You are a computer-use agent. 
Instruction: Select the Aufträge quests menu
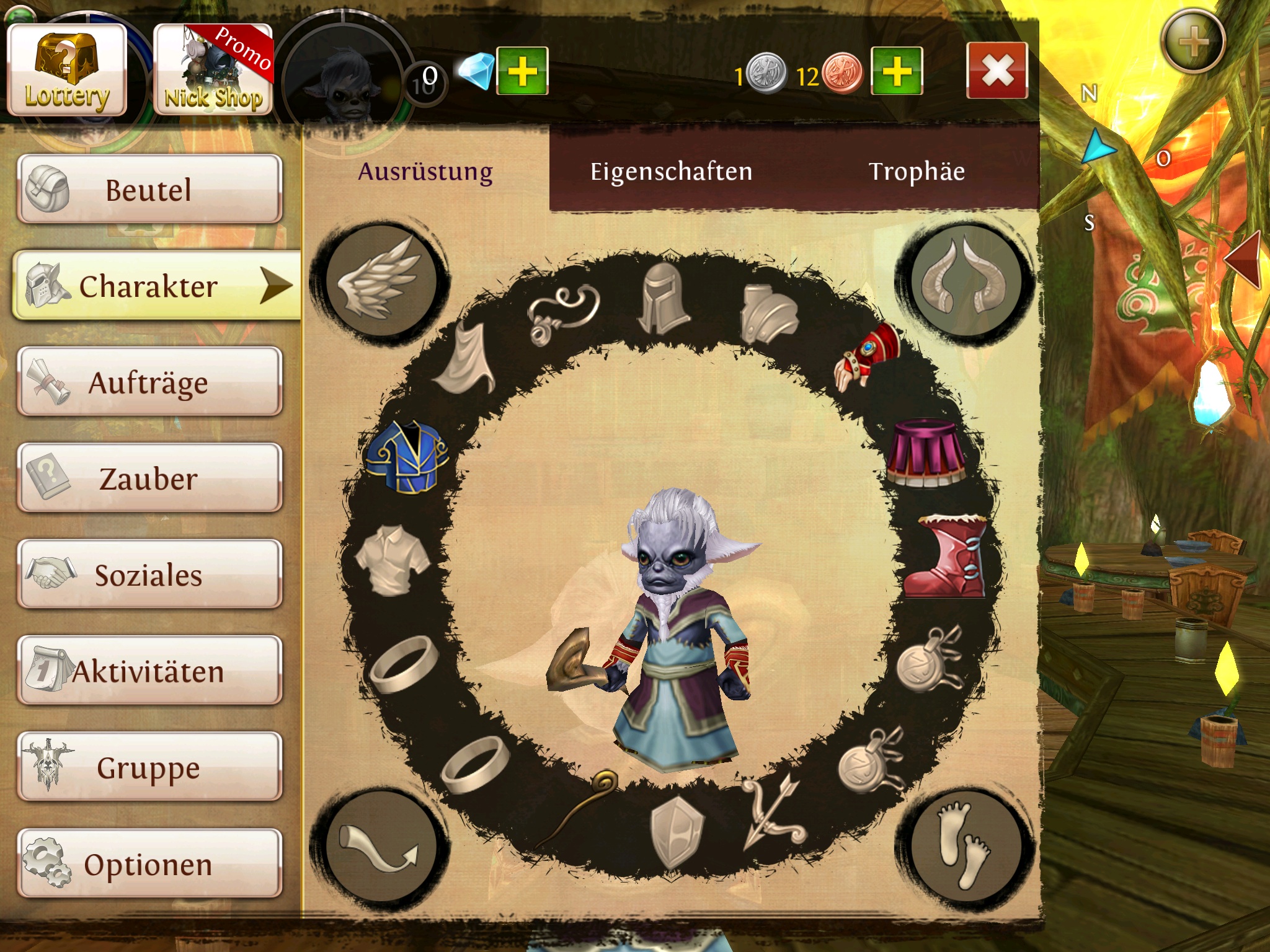[x=149, y=382]
